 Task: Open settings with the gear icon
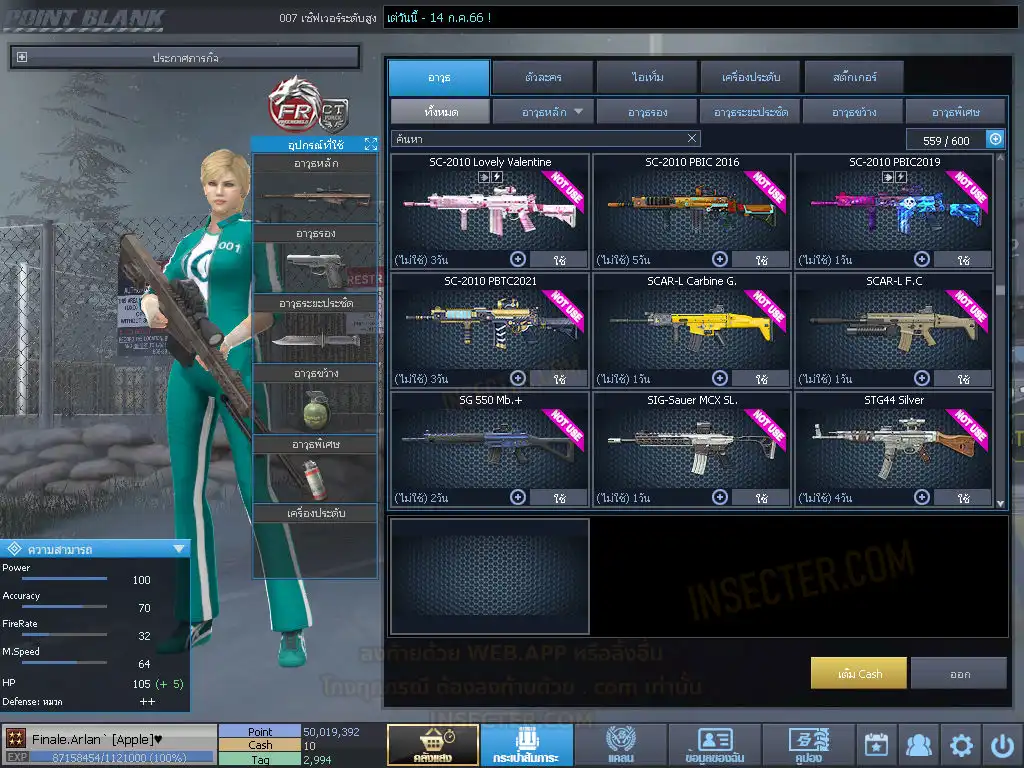pos(961,745)
